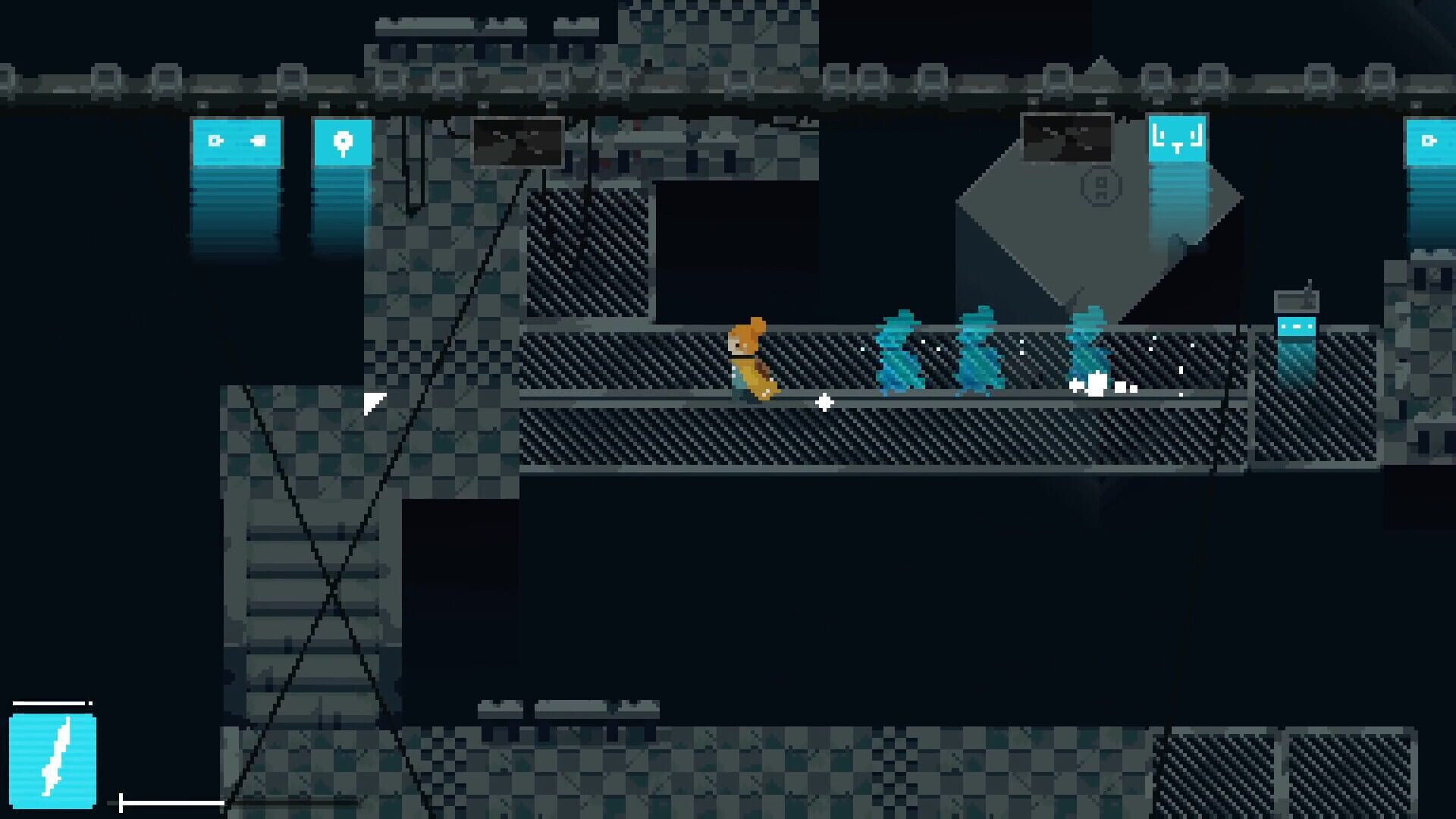This screenshot has width=1456, height=819.
Task: Click the cracked monitor screen hanging upper-left
Action: pyautogui.click(x=518, y=143)
